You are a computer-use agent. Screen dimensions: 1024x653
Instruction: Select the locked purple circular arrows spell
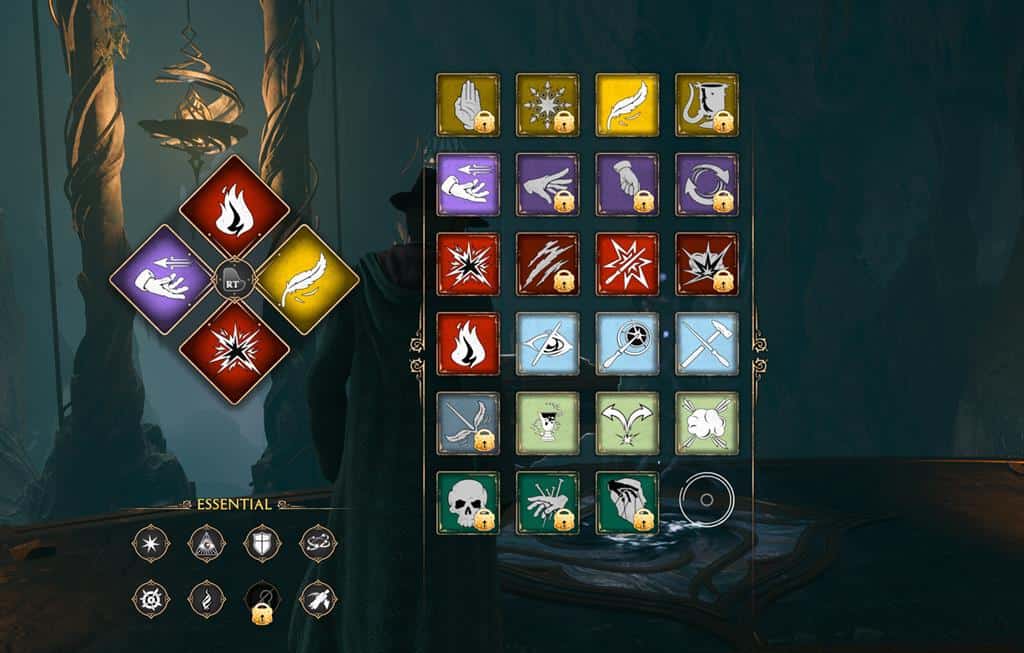point(707,184)
